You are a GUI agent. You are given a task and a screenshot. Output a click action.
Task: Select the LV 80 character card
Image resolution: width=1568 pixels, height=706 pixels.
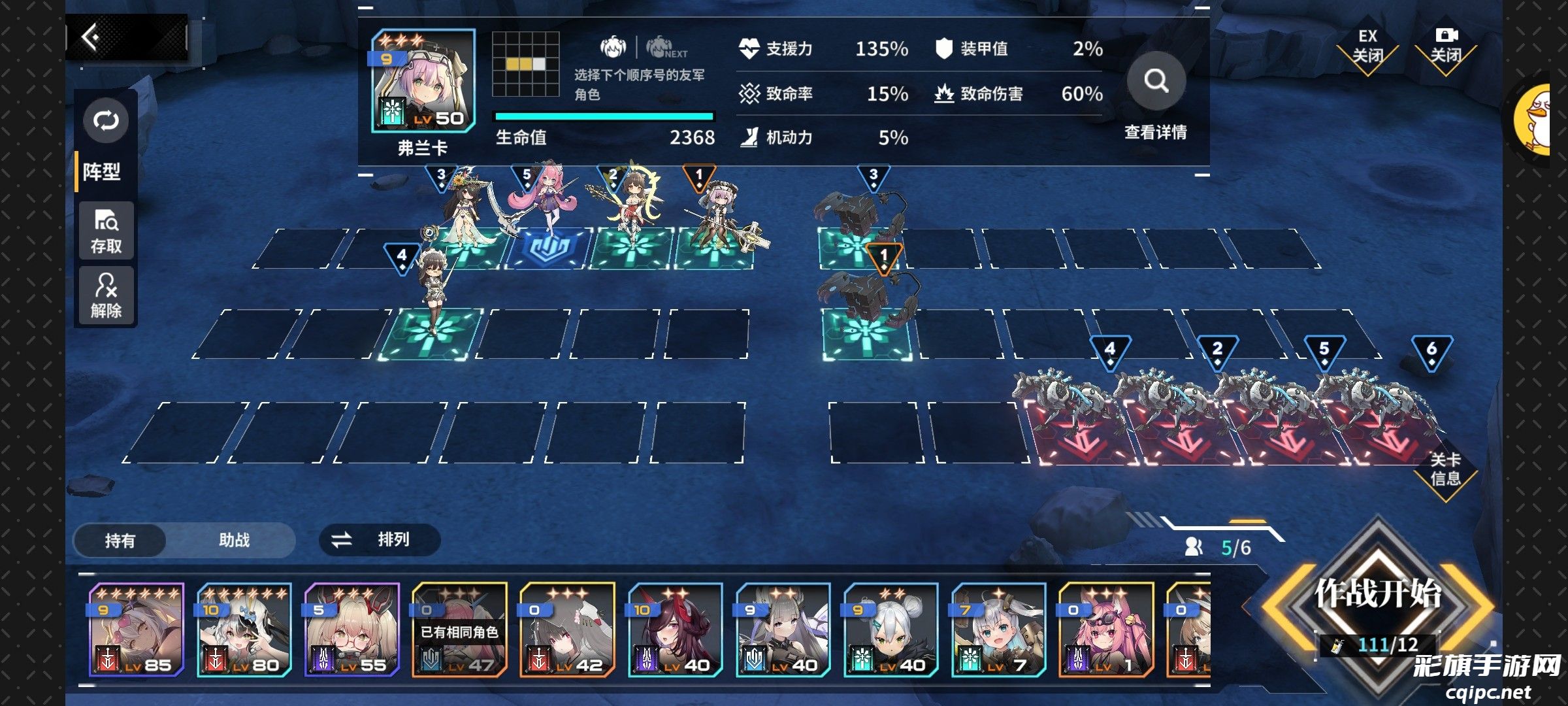(x=244, y=630)
